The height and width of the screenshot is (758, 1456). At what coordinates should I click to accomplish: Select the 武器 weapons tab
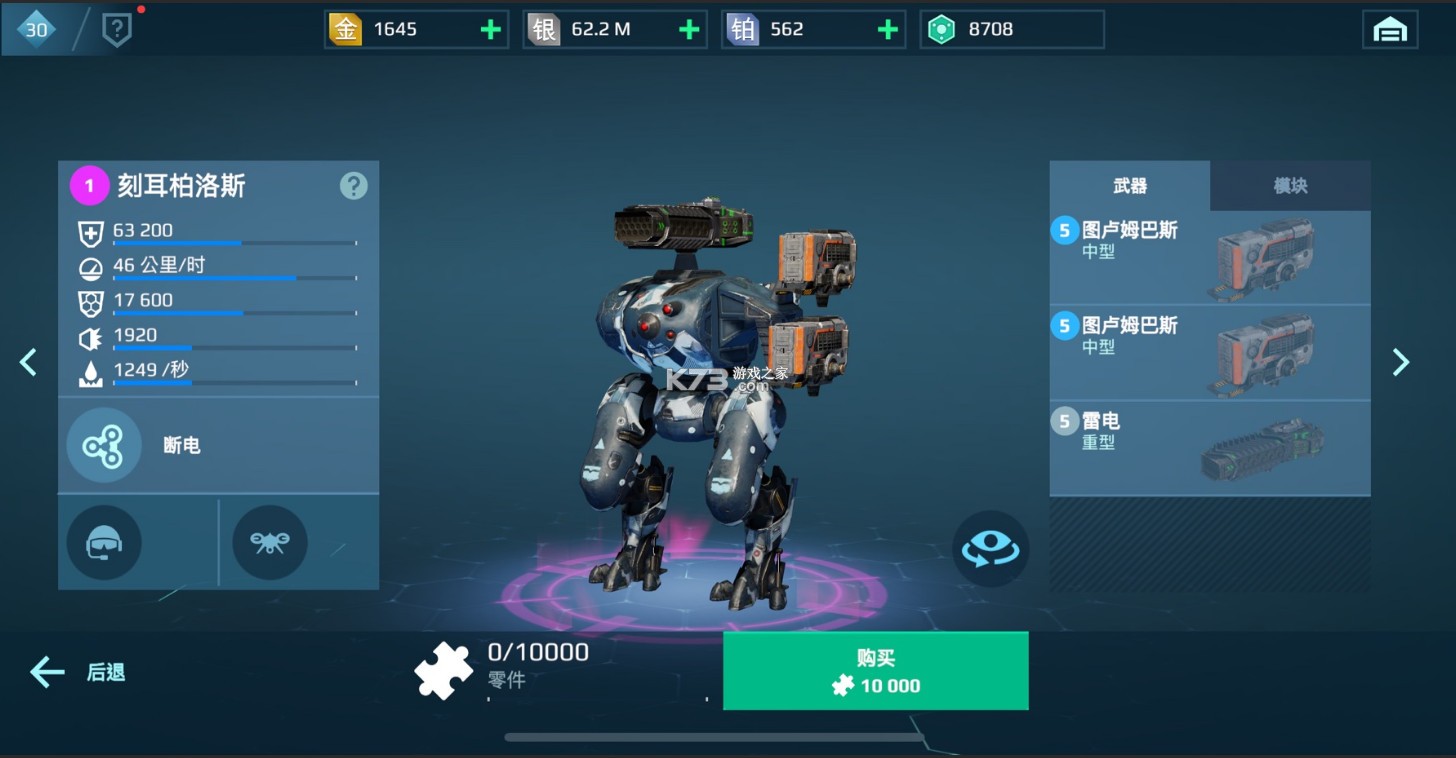point(1129,186)
